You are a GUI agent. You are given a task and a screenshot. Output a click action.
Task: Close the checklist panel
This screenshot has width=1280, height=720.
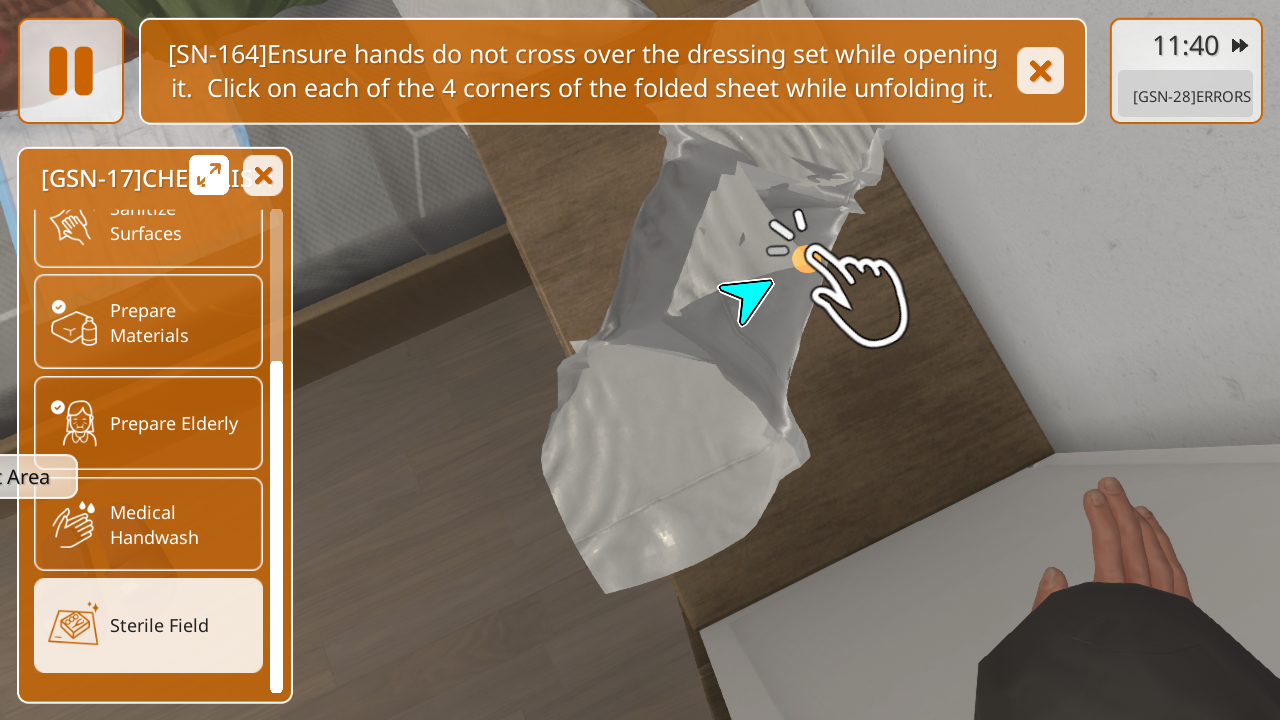pyautogui.click(x=263, y=176)
